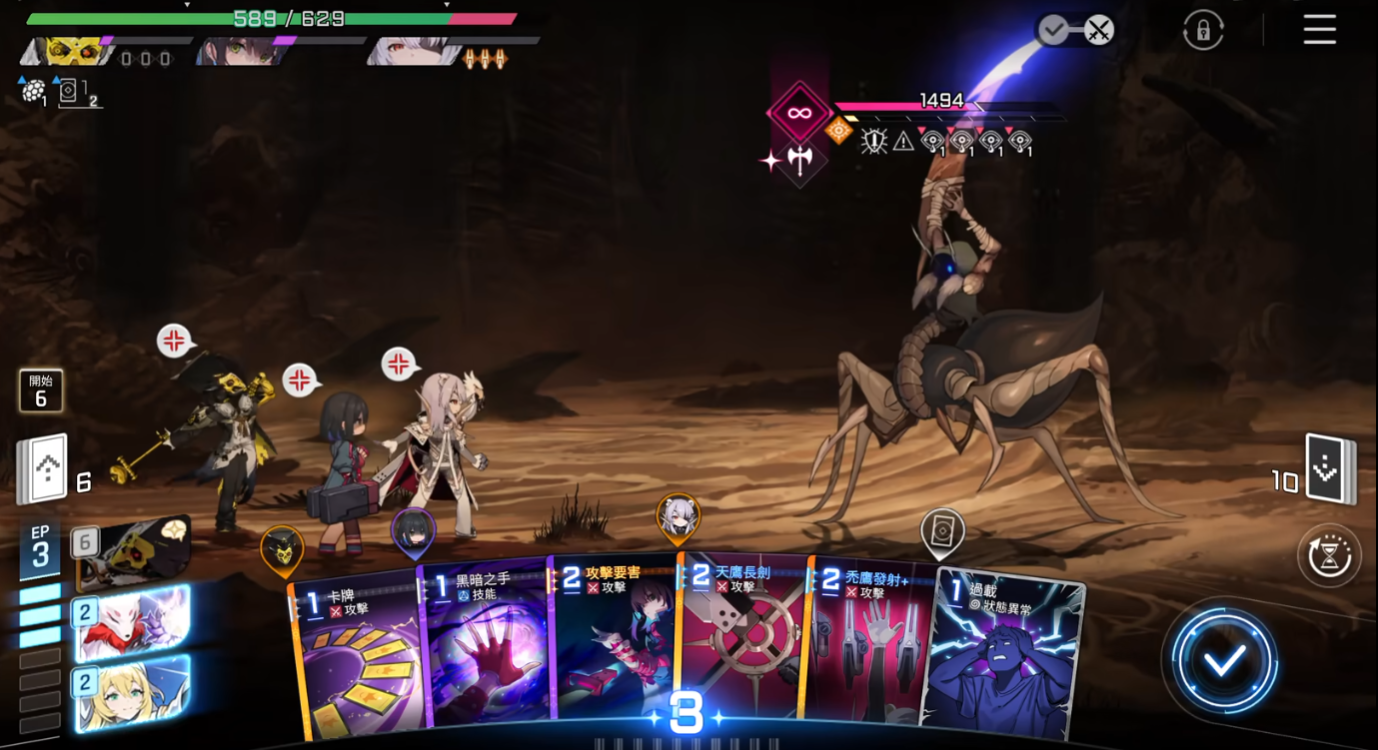Click the white-haired character portrait
The height and width of the screenshot is (750, 1378).
pyautogui.click(x=405, y=51)
